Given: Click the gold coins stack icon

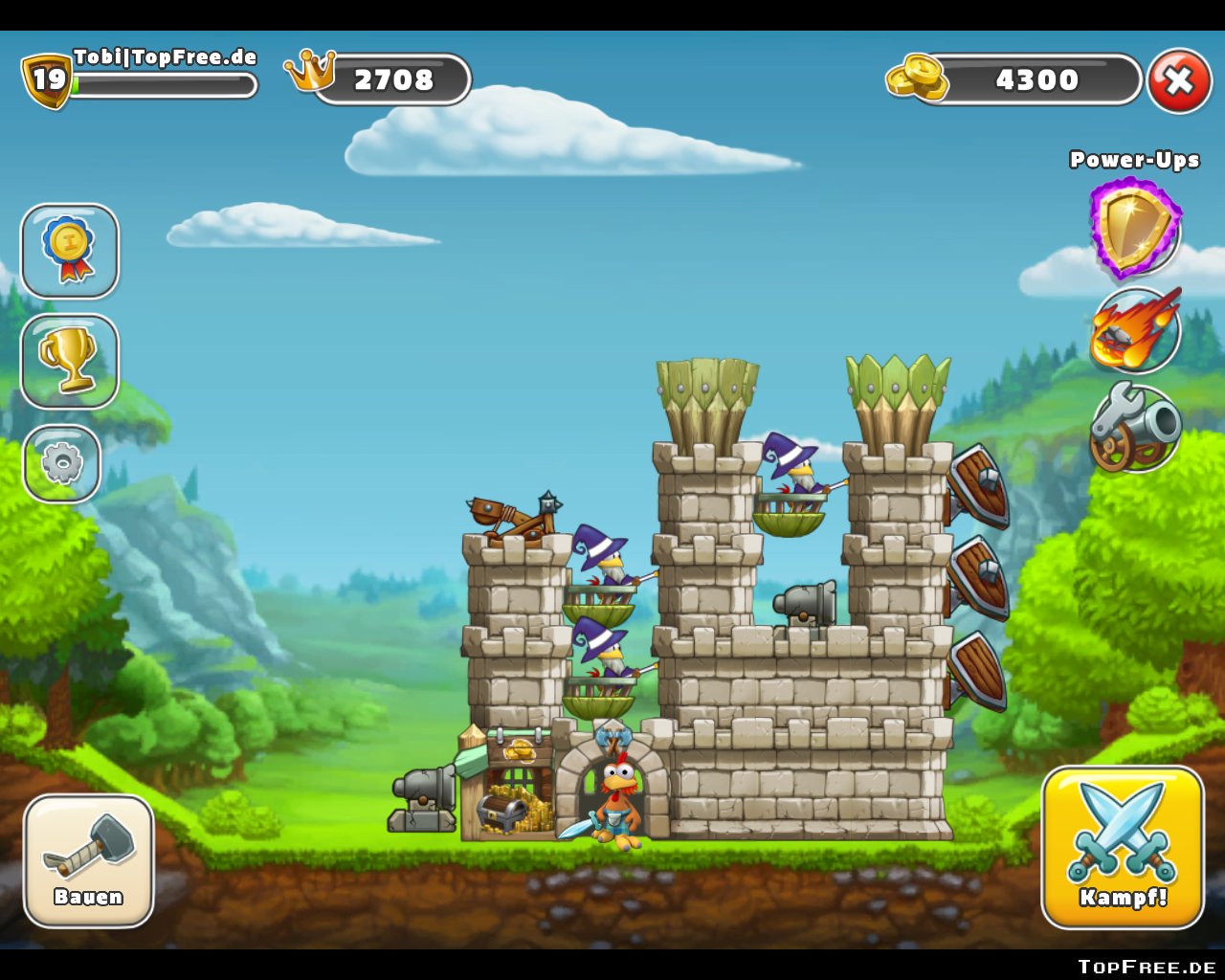Looking at the screenshot, I should (x=916, y=78).
